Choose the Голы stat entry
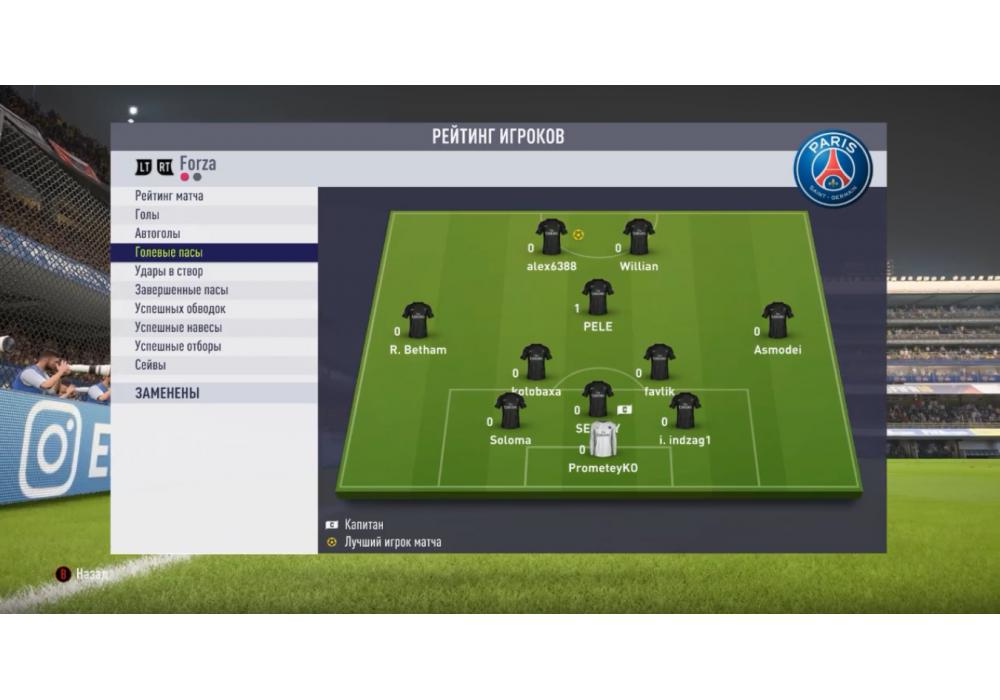This screenshot has height=700, width=1000. click(x=214, y=215)
